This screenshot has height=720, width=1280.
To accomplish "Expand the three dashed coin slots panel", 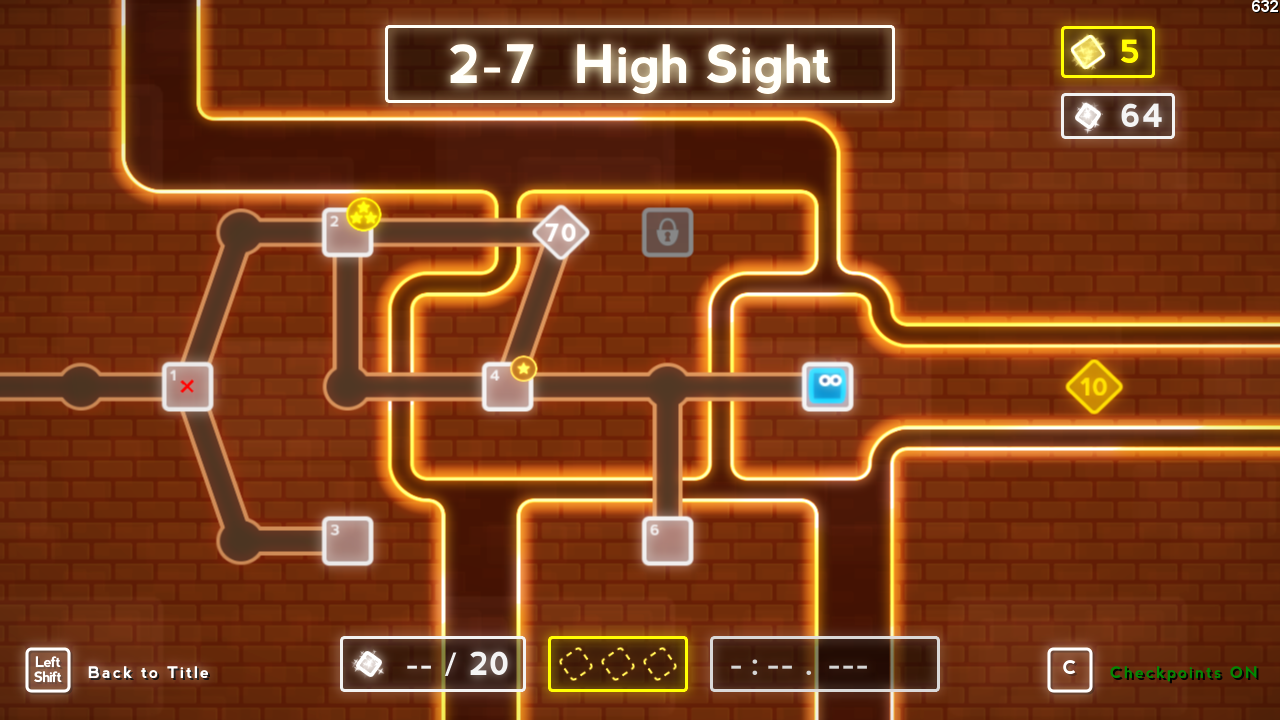I will (617, 663).
